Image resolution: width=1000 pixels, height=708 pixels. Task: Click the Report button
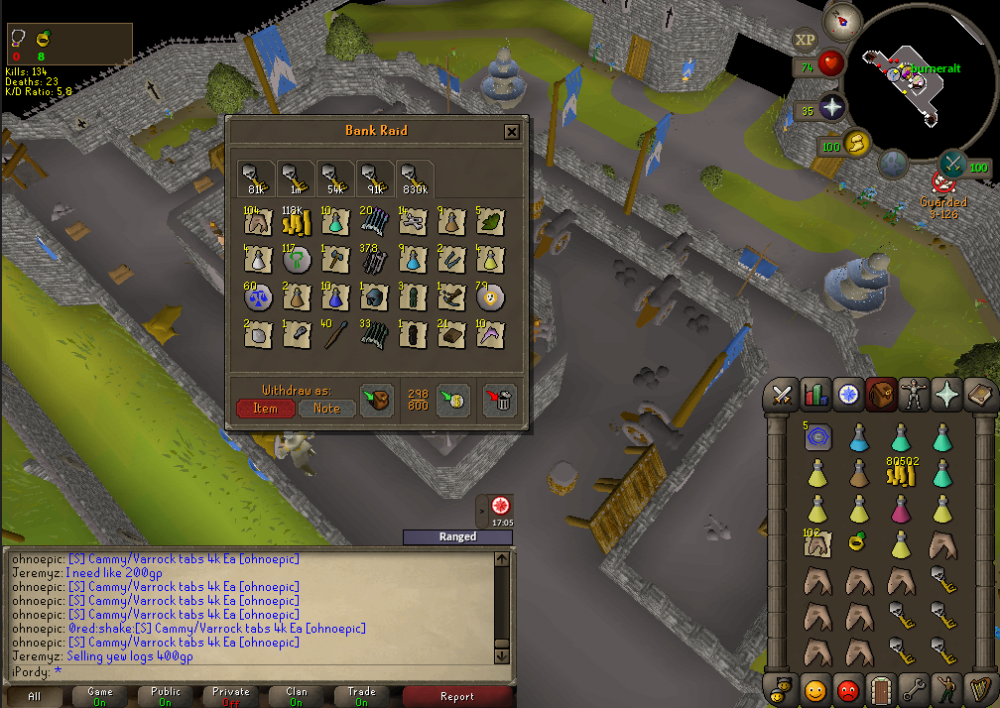tap(459, 696)
